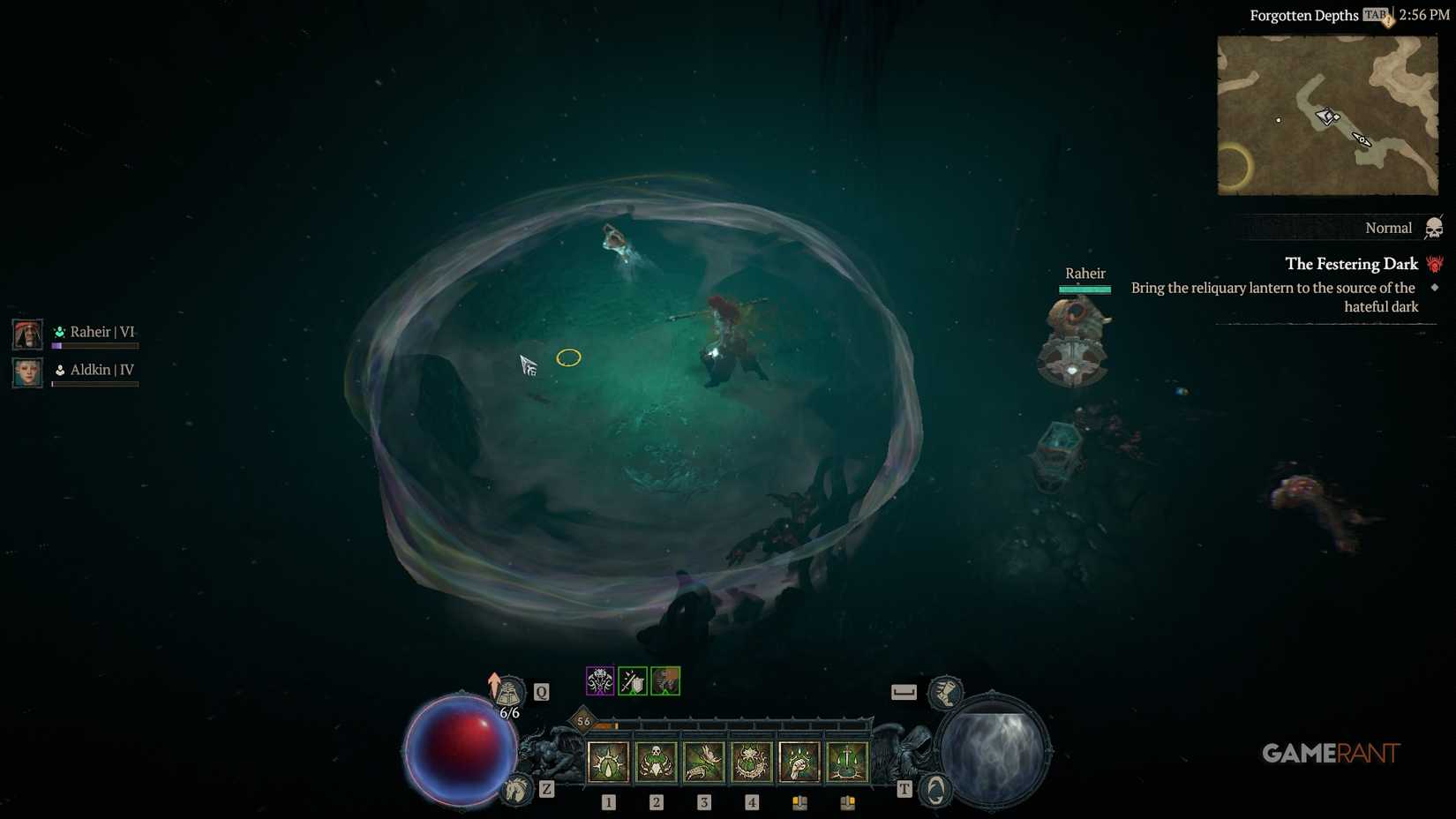Click the Normal difficulty label
The height and width of the screenshot is (819, 1456).
[x=1387, y=228]
